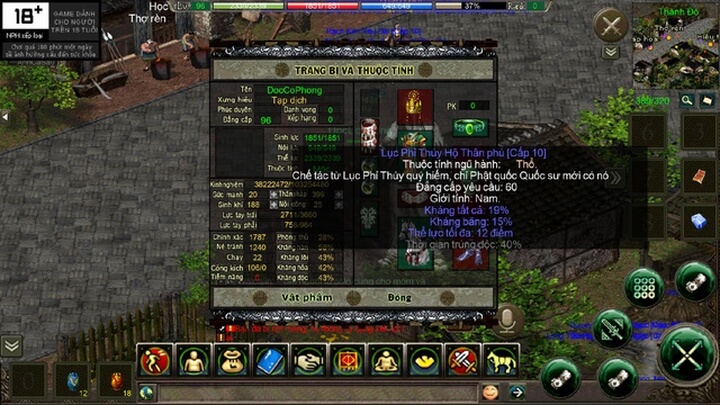Use the blue crystal quick slot

tap(699, 221)
